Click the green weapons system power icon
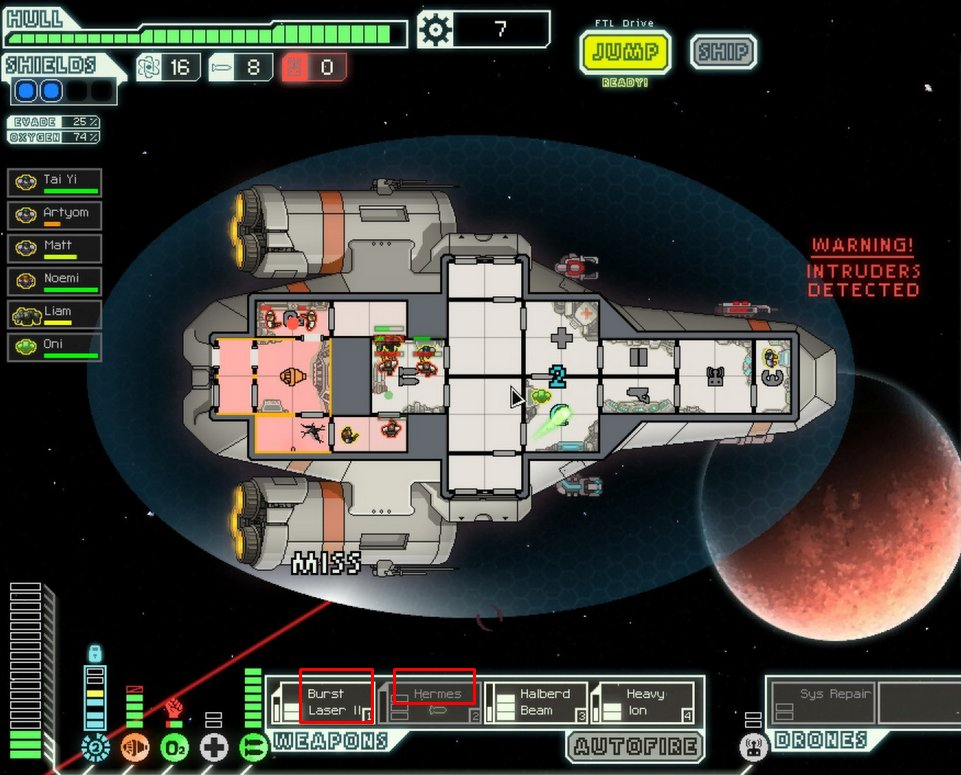The width and height of the screenshot is (961, 775). coord(253,746)
